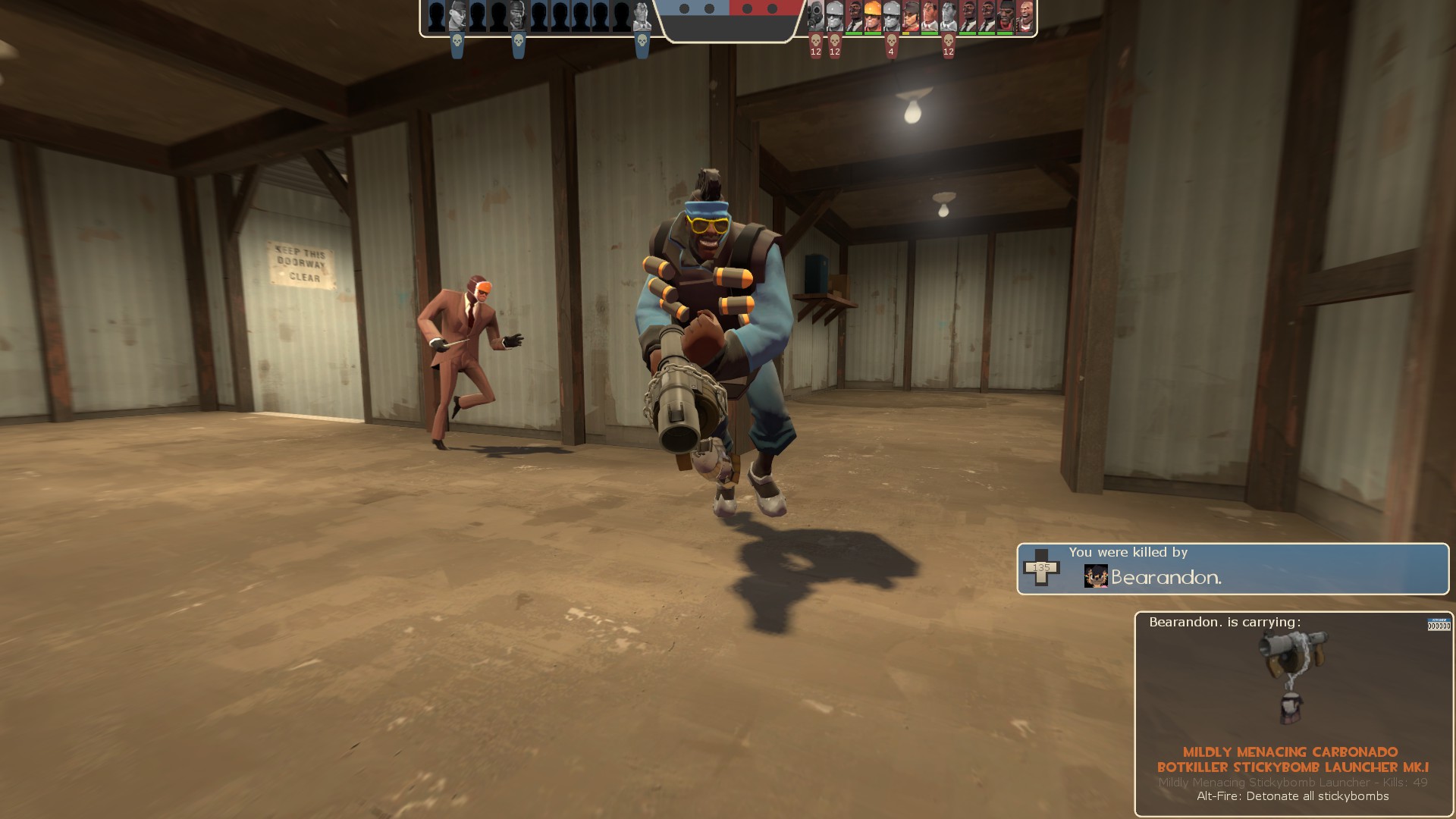Toggle the skull respawn marker under BLU Sniper
1456x819 pixels.
tap(457, 42)
